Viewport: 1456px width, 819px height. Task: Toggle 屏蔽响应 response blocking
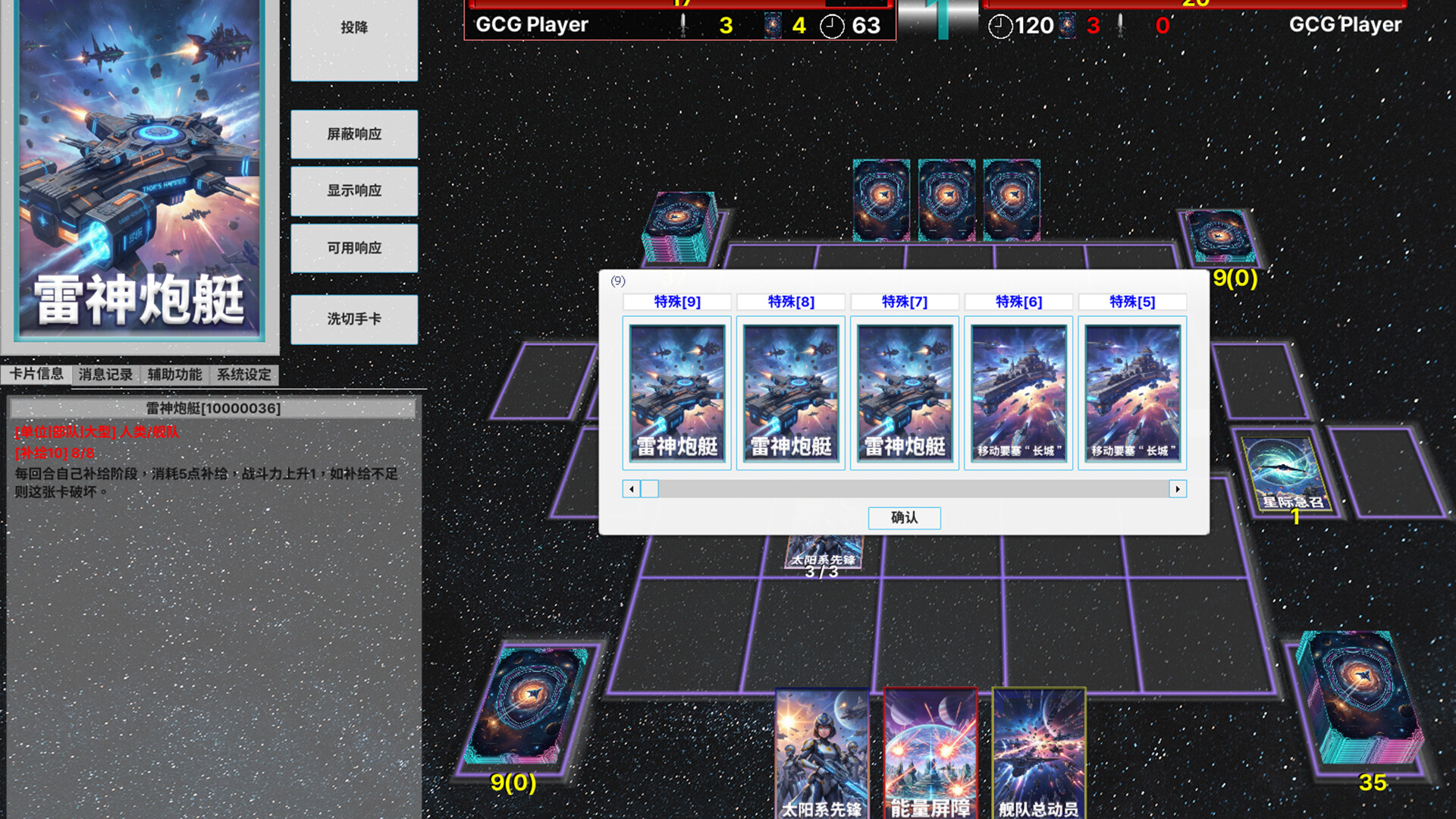click(x=353, y=134)
